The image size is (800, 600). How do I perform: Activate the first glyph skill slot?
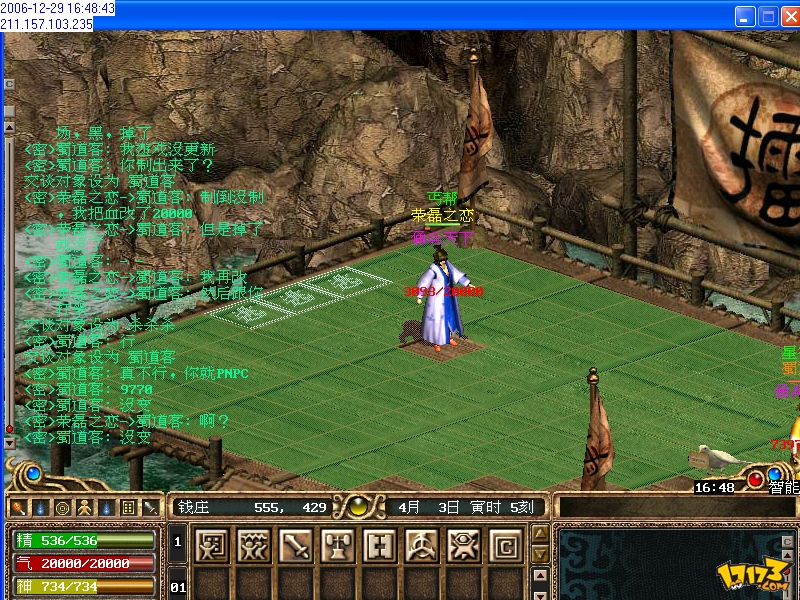pos(211,545)
